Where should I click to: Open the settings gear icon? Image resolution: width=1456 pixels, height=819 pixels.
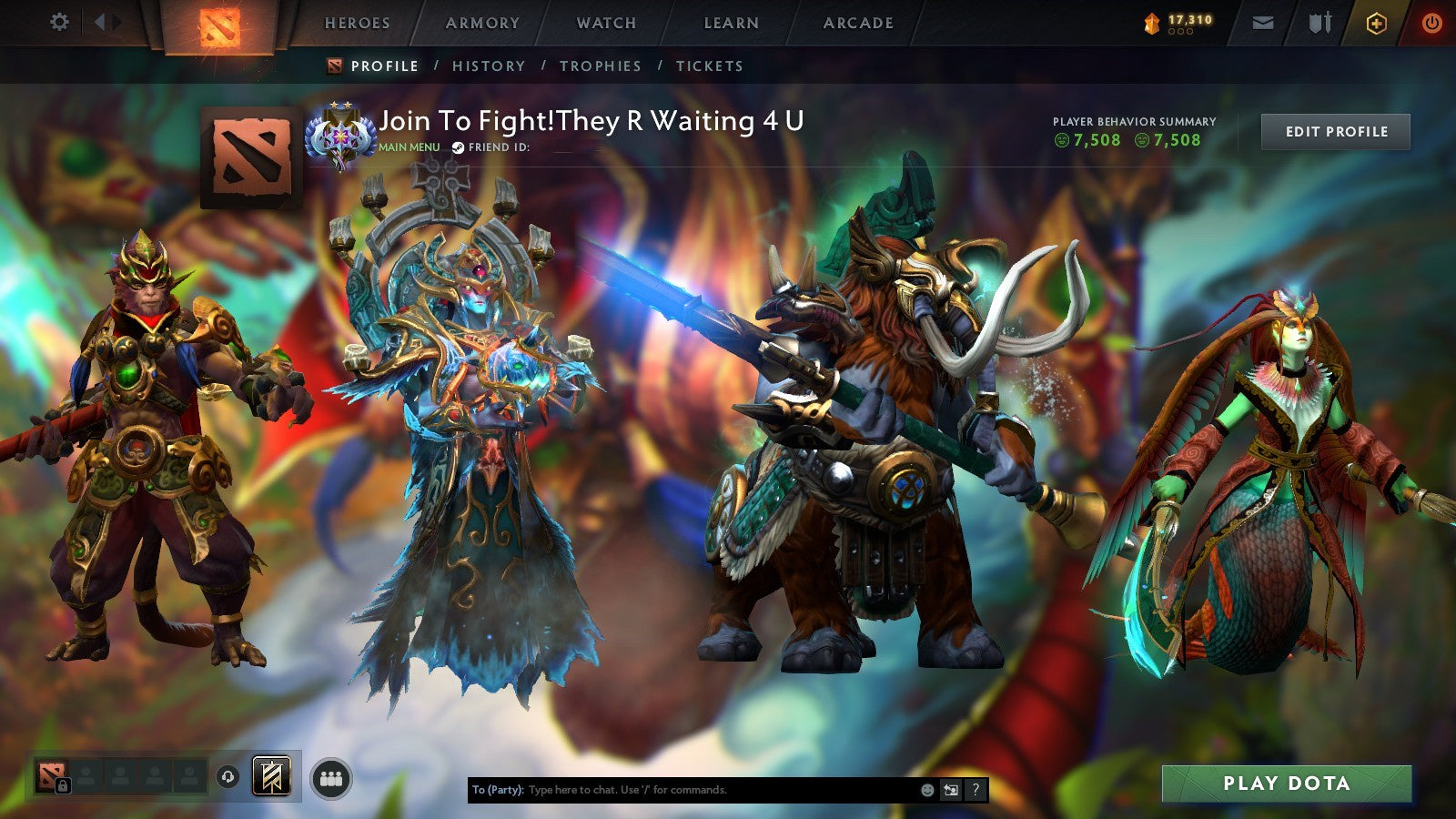click(x=60, y=22)
